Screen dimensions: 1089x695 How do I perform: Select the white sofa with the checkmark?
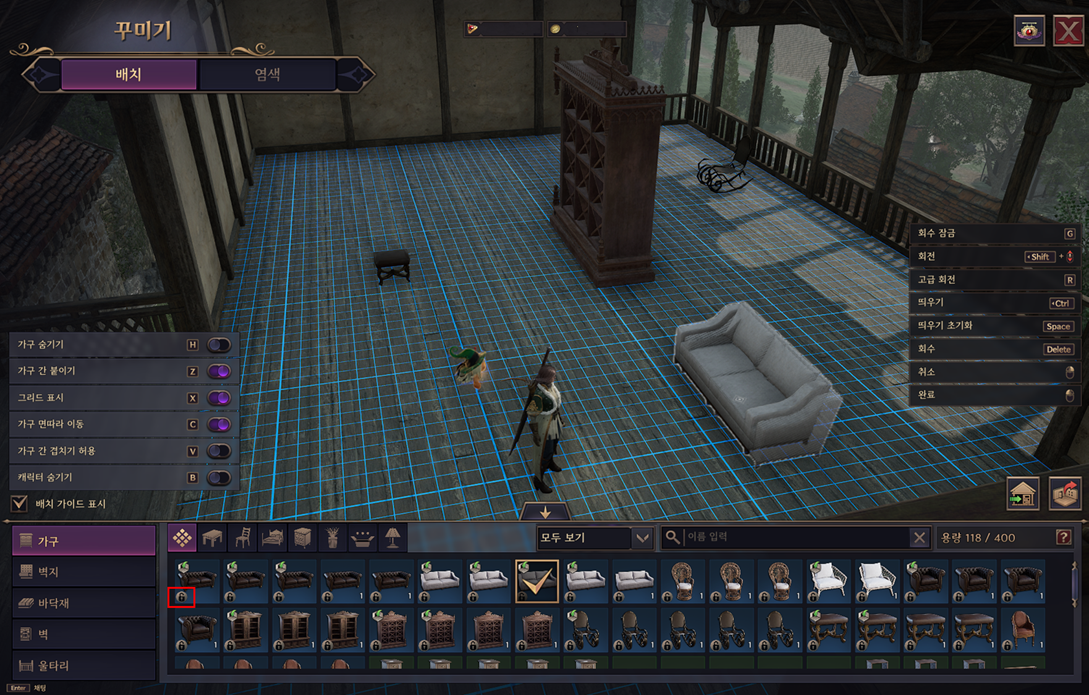pos(537,581)
